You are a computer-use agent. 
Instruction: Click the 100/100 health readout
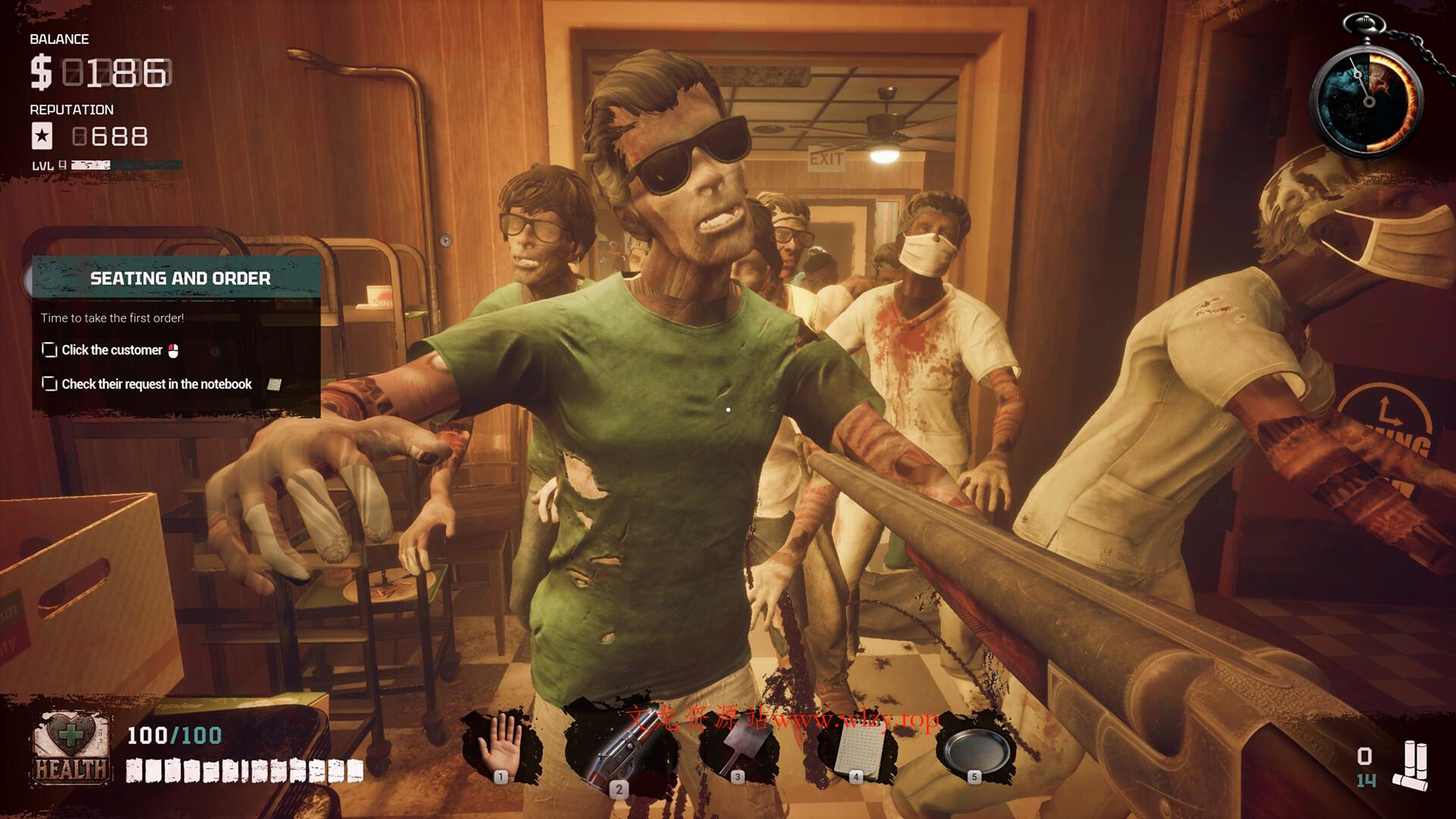point(174,735)
